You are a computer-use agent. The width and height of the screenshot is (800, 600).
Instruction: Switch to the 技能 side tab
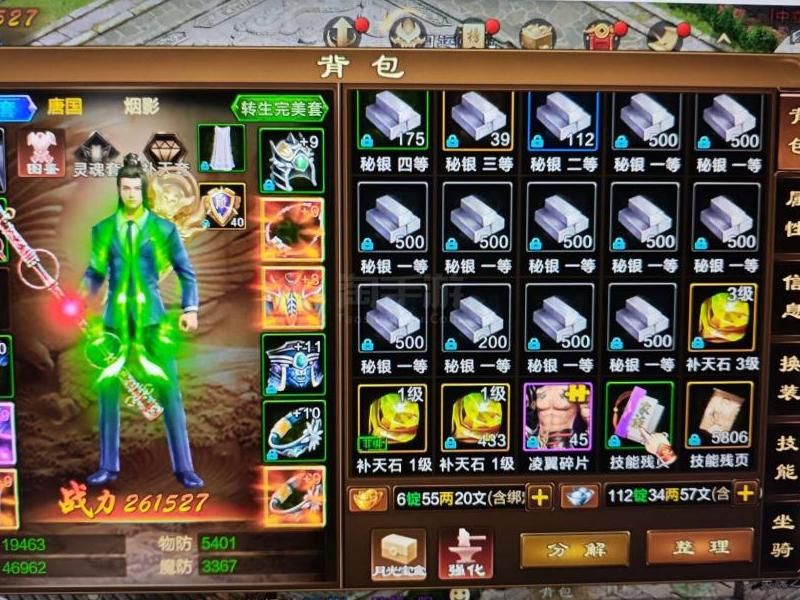pos(786,457)
